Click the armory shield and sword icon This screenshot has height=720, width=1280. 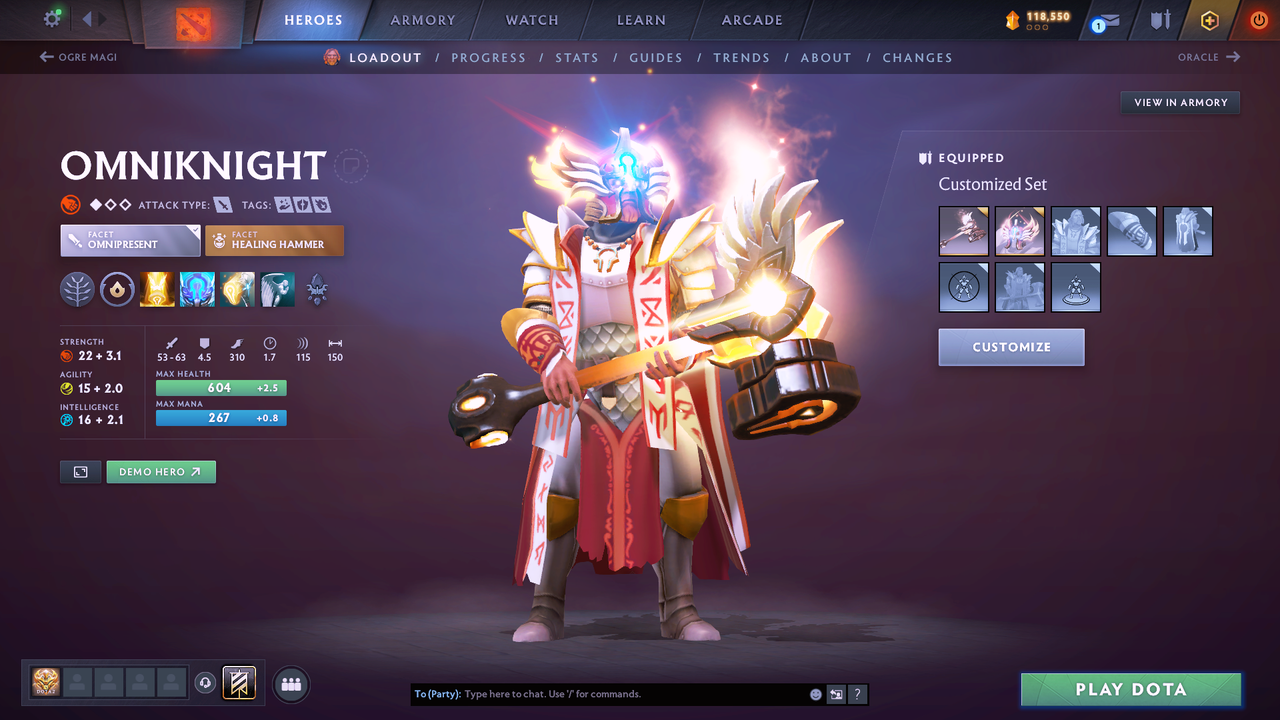pyautogui.click(x=1160, y=20)
